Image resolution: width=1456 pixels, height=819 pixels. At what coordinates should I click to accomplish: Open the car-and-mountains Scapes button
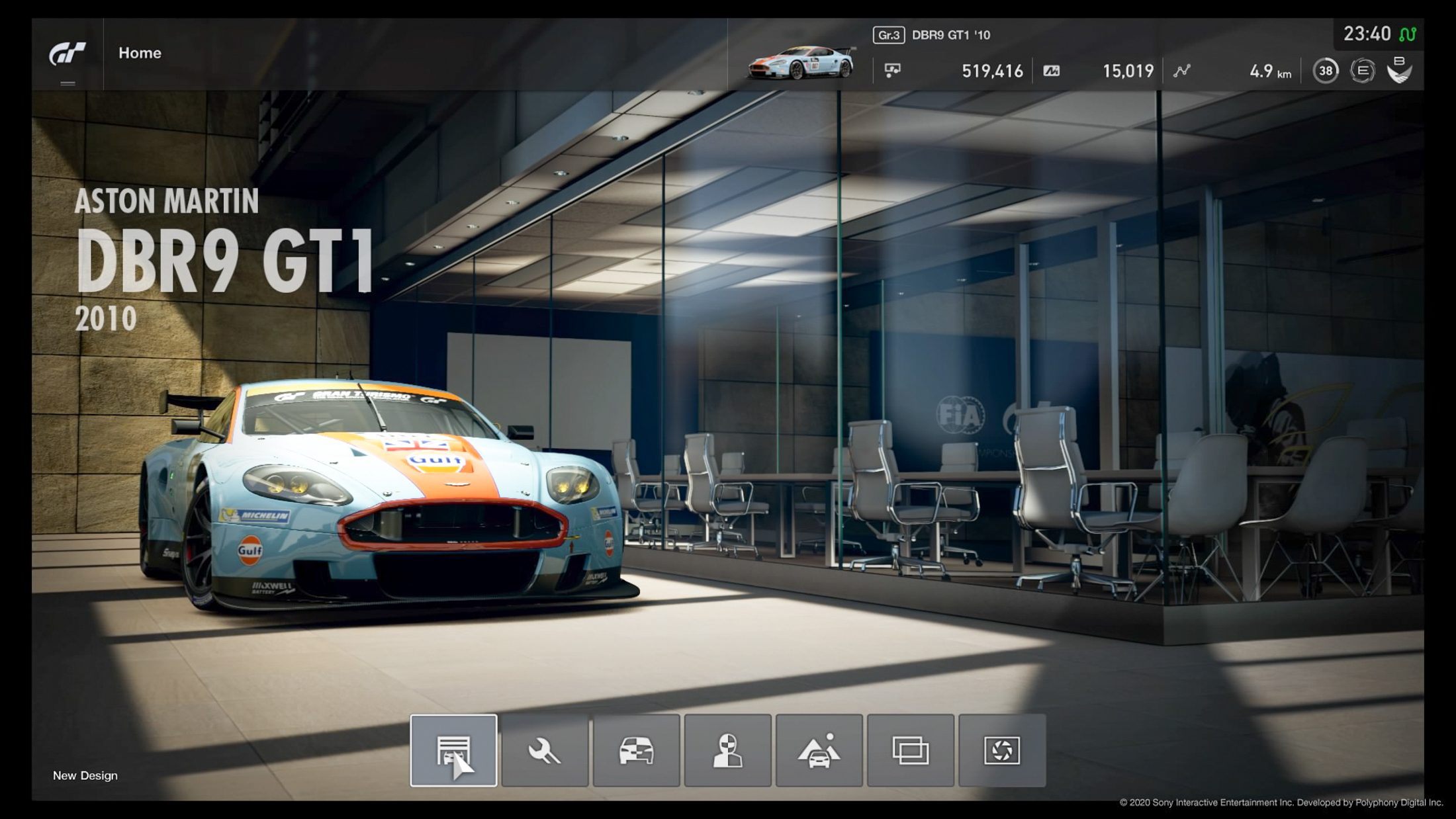coord(819,750)
